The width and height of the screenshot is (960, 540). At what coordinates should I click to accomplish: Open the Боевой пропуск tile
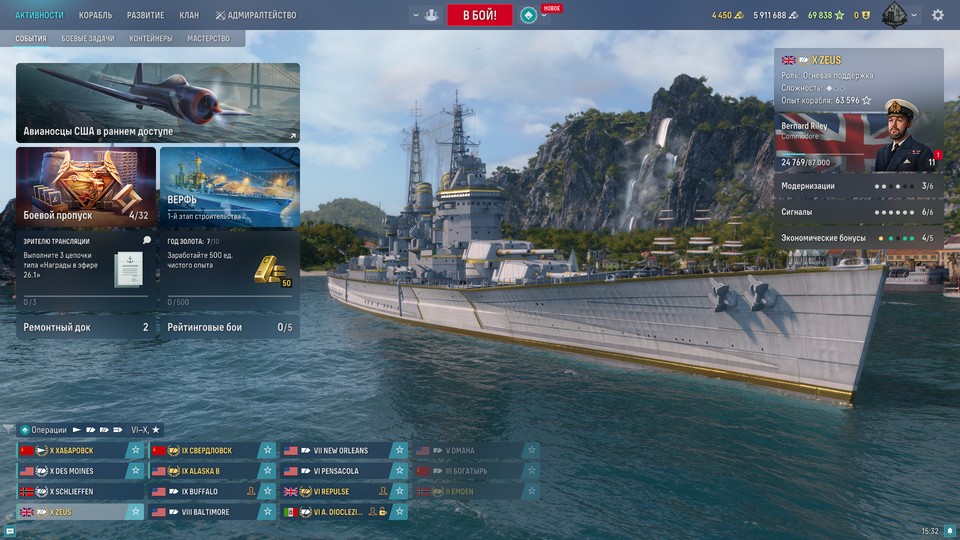(x=86, y=186)
